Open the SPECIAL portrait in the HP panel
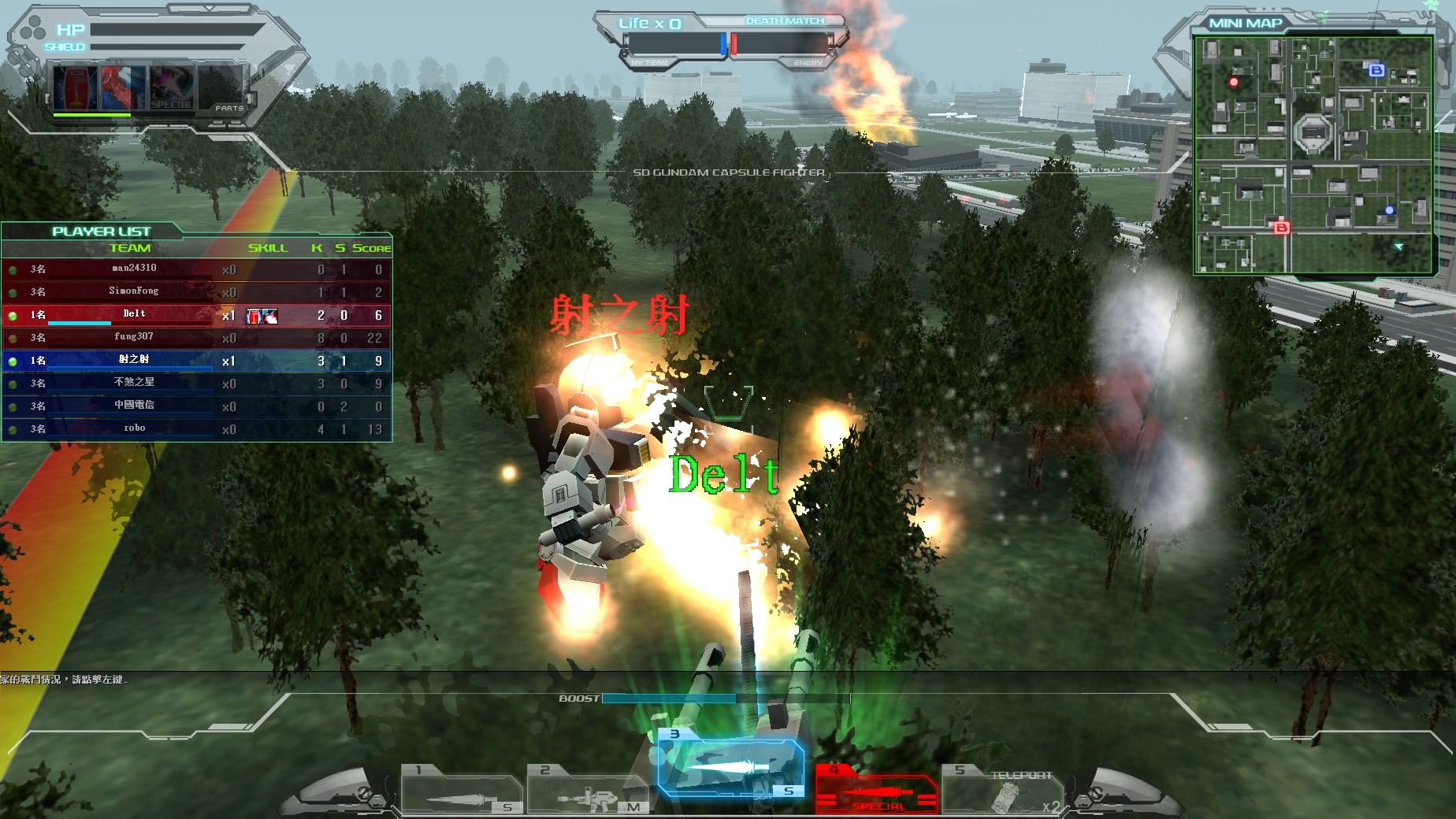This screenshot has width=1456, height=819. click(170, 87)
